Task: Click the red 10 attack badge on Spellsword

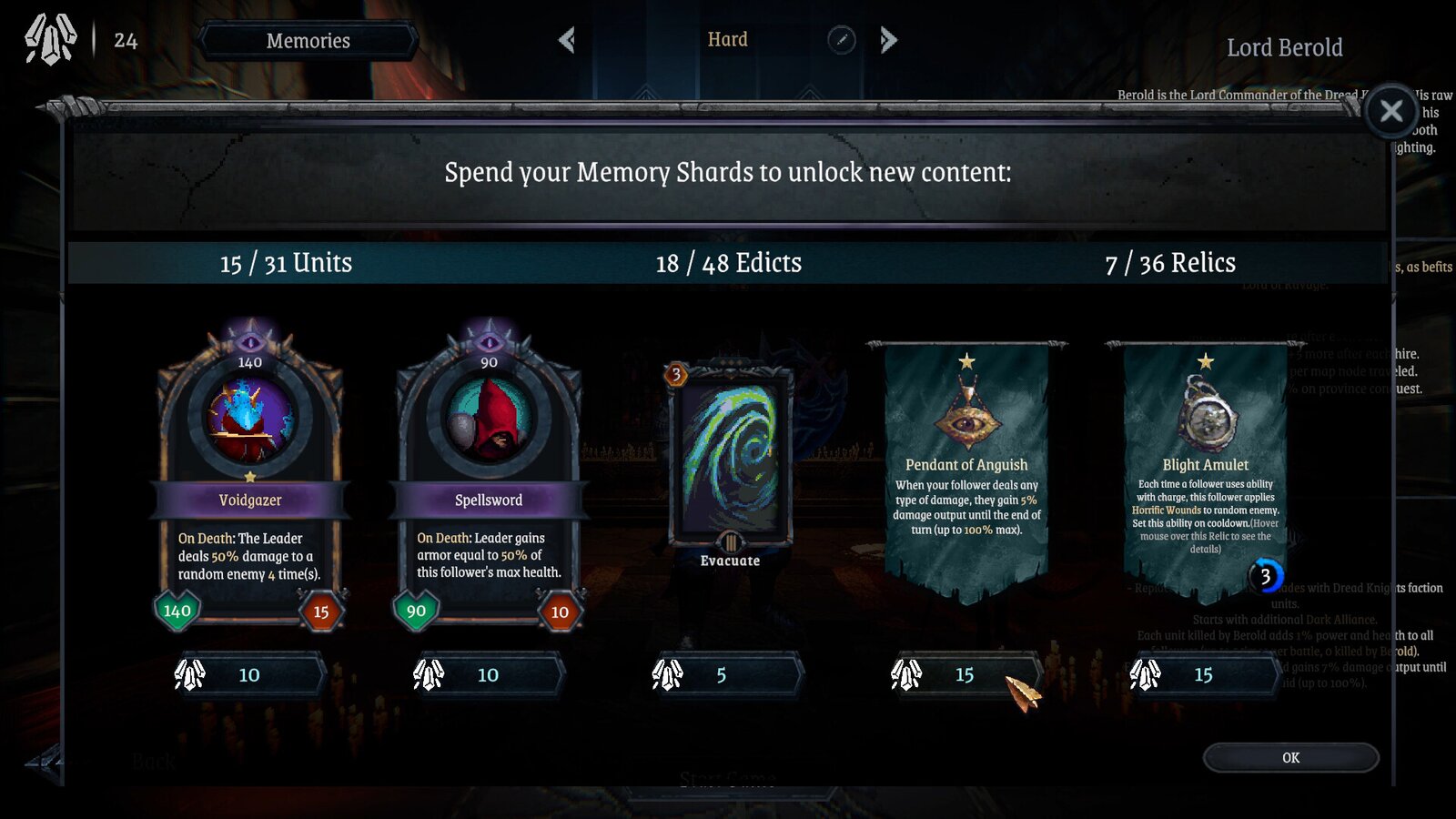Action: pyautogui.click(x=561, y=612)
